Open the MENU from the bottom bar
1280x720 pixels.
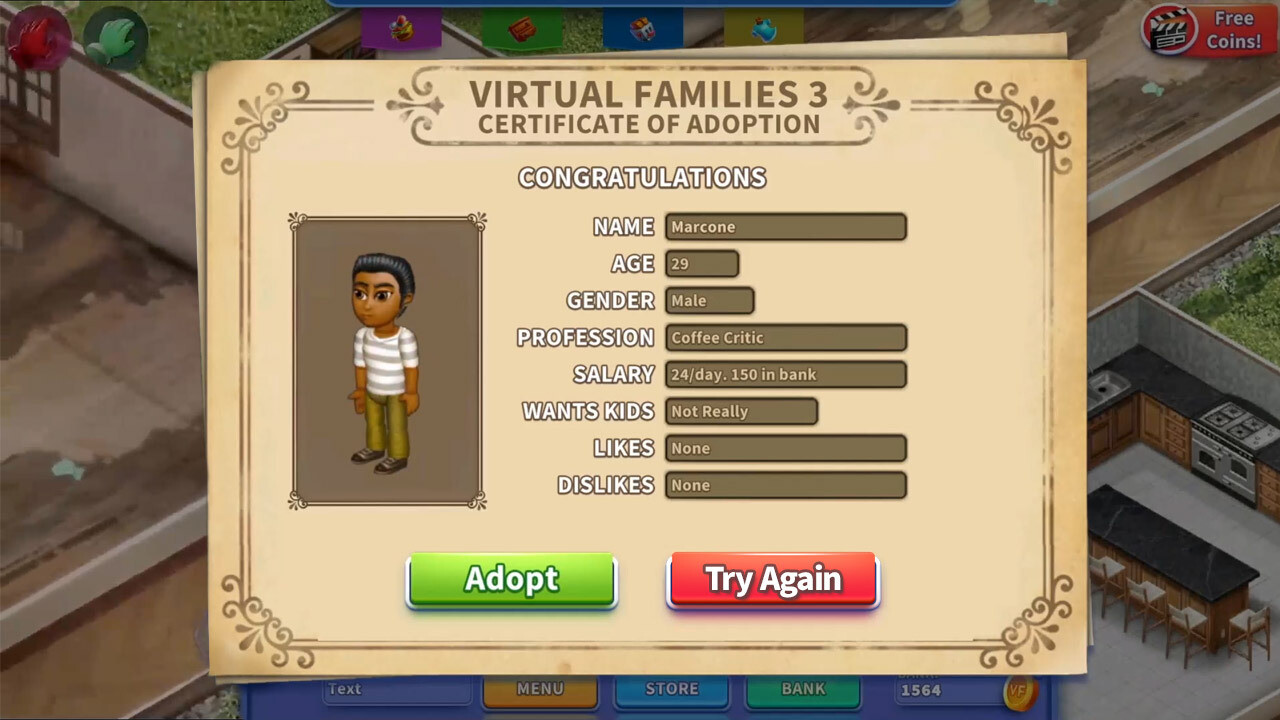[x=540, y=689]
